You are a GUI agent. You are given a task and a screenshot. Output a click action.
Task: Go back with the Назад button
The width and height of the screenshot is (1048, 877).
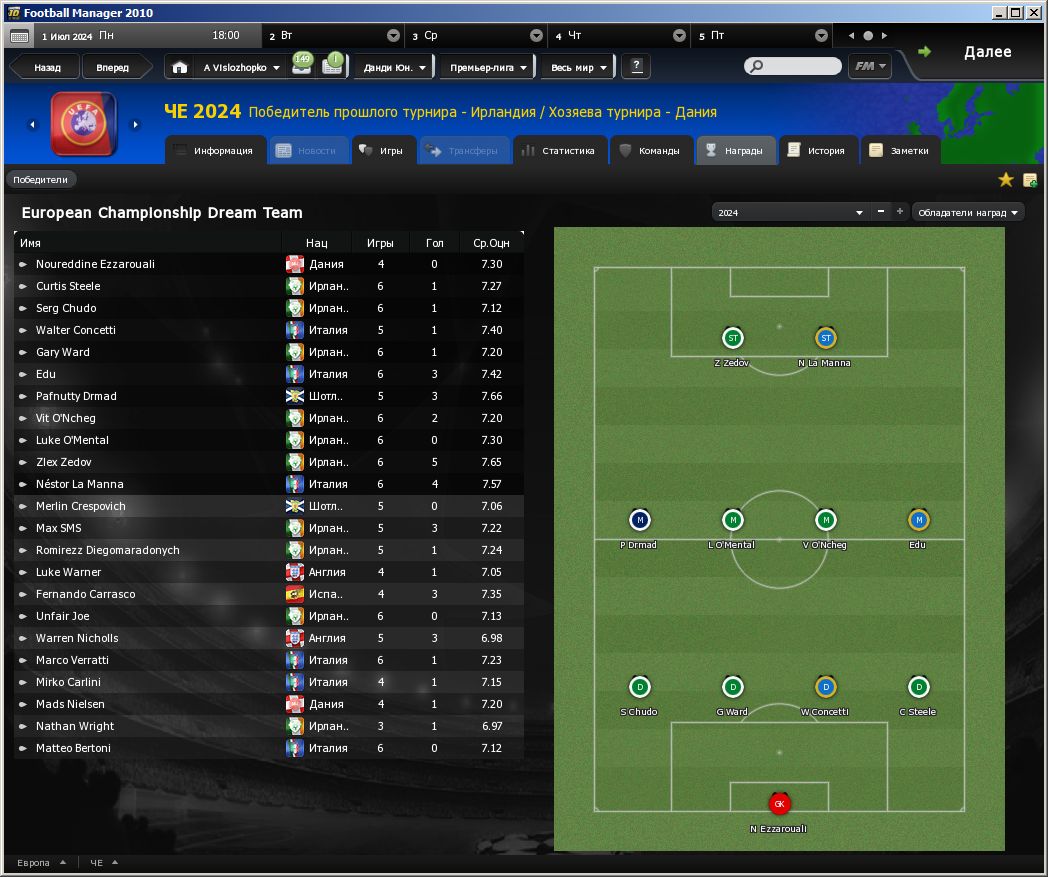(47, 68)
